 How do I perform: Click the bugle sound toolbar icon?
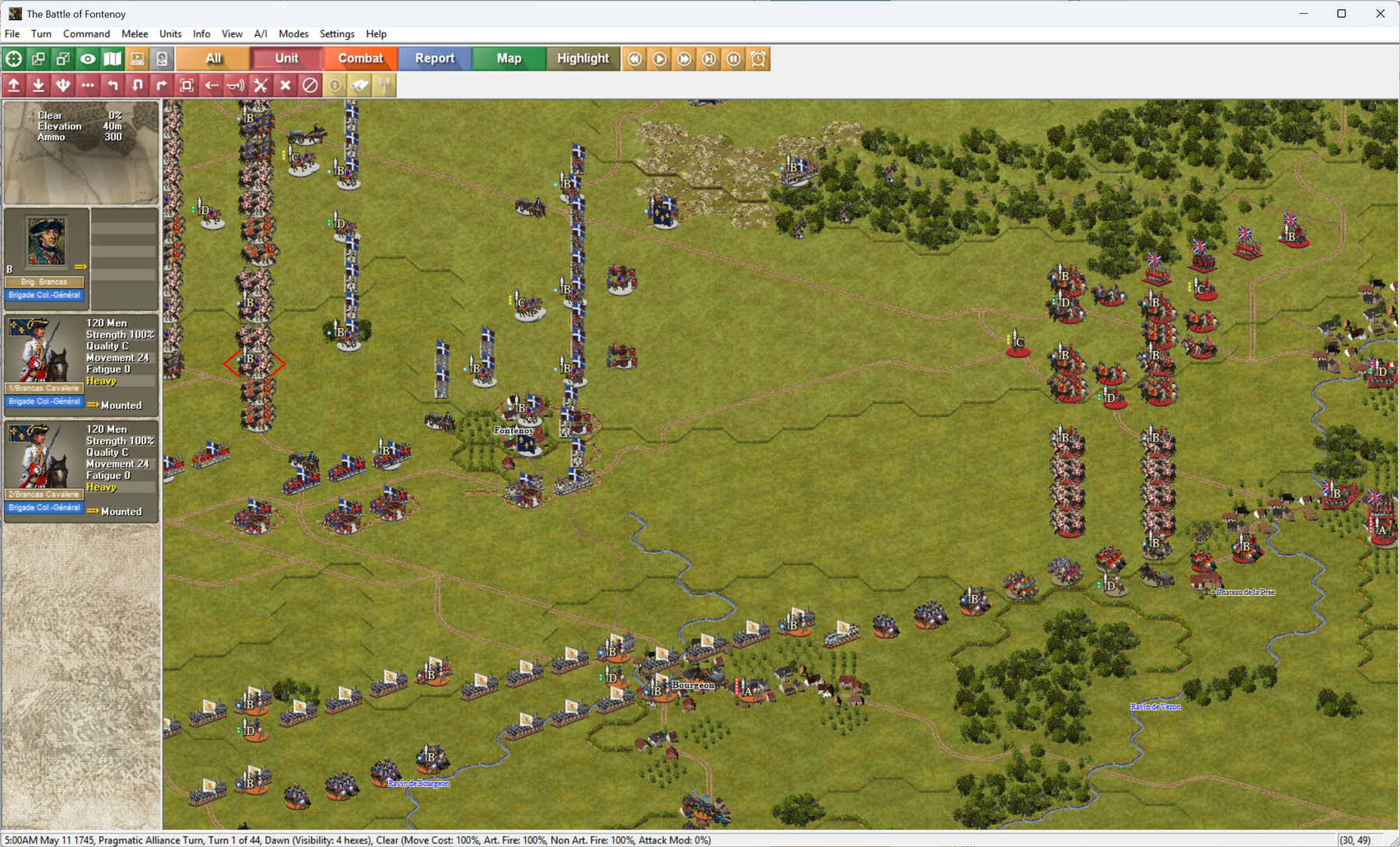click(x=236, y=86)
